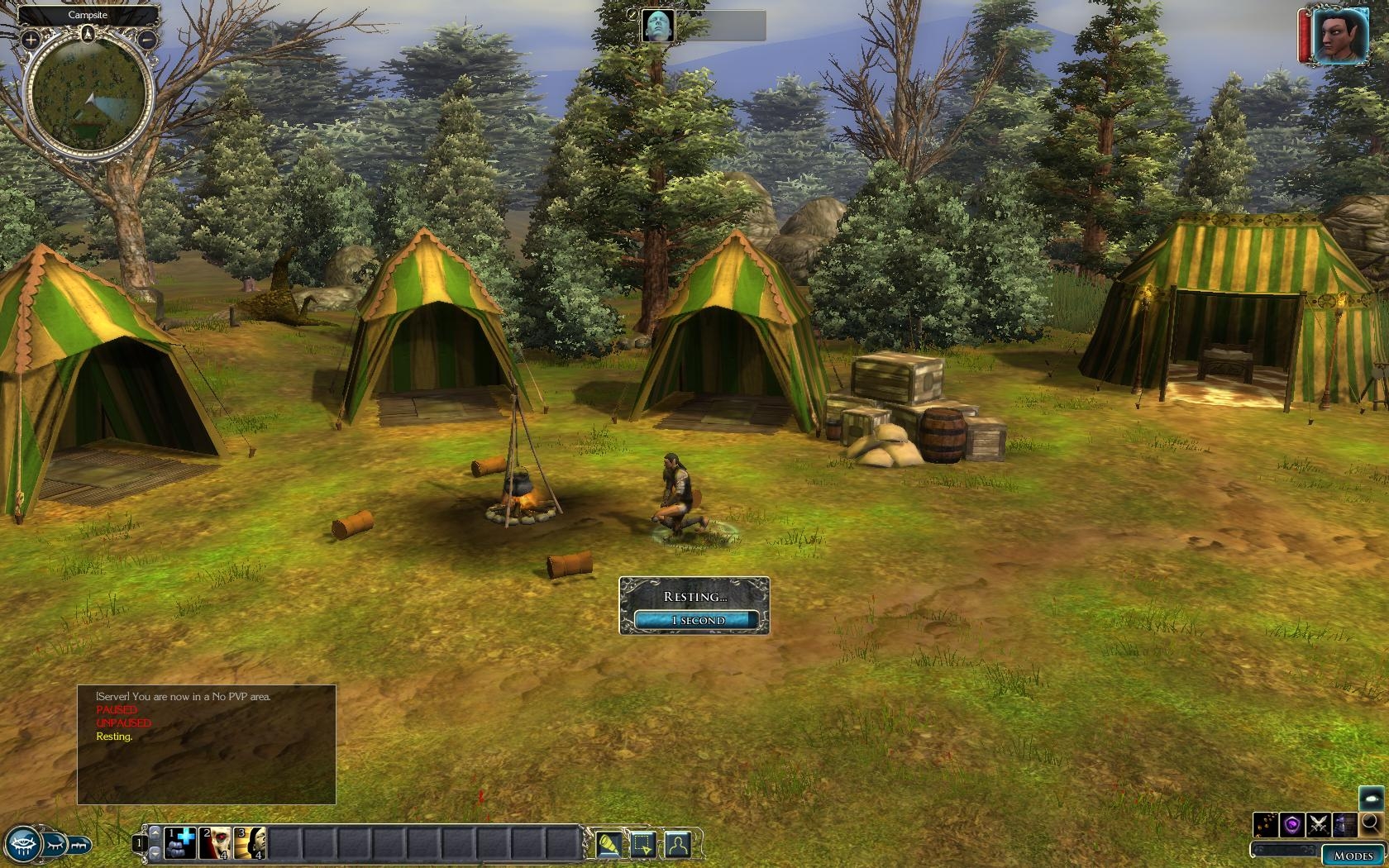This screenshot has height=868, width=1389.
Task: Activate the magnifying glass search mode
Action: (1370, 823)
